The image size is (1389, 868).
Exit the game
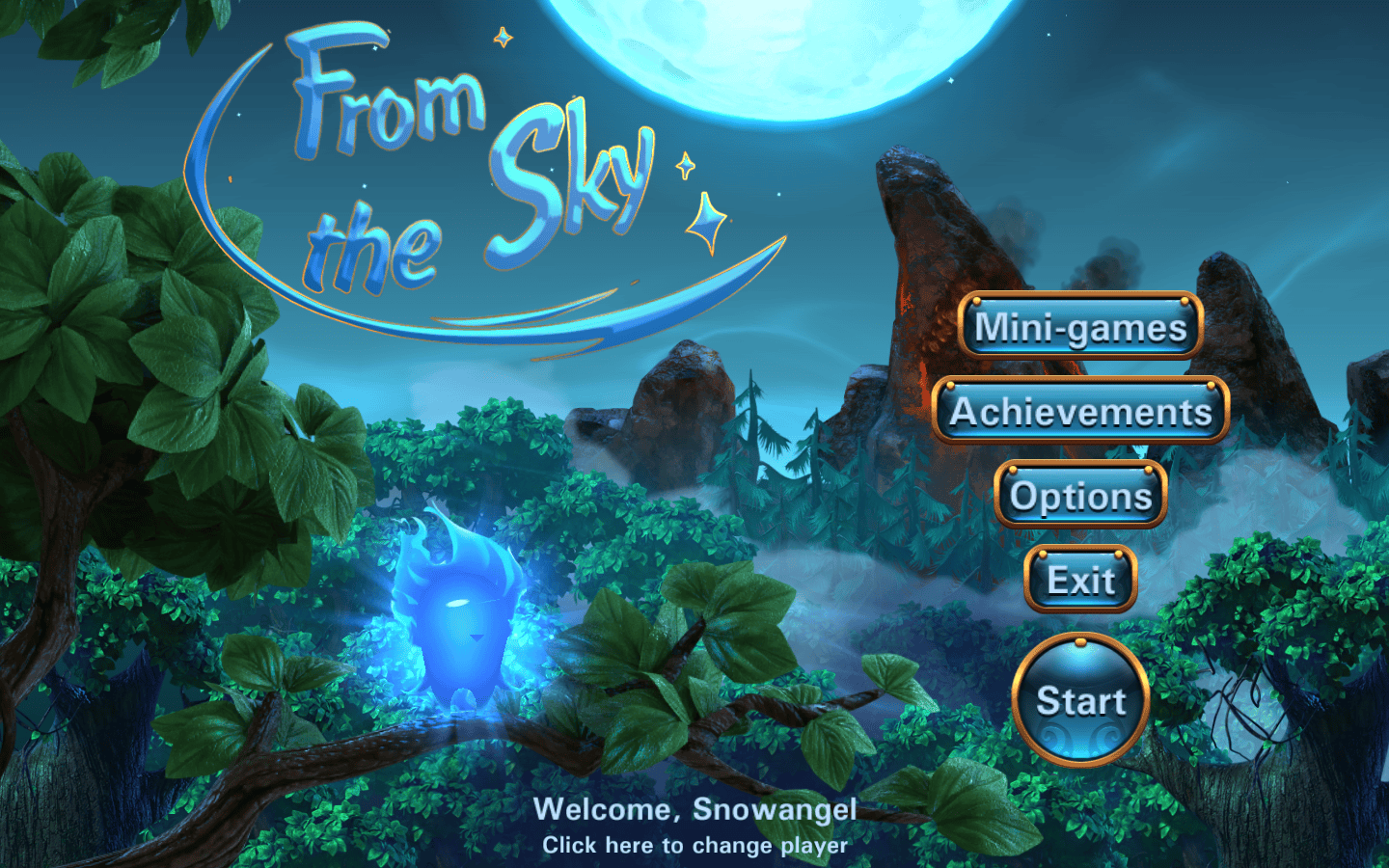[x=1080, y=580]
